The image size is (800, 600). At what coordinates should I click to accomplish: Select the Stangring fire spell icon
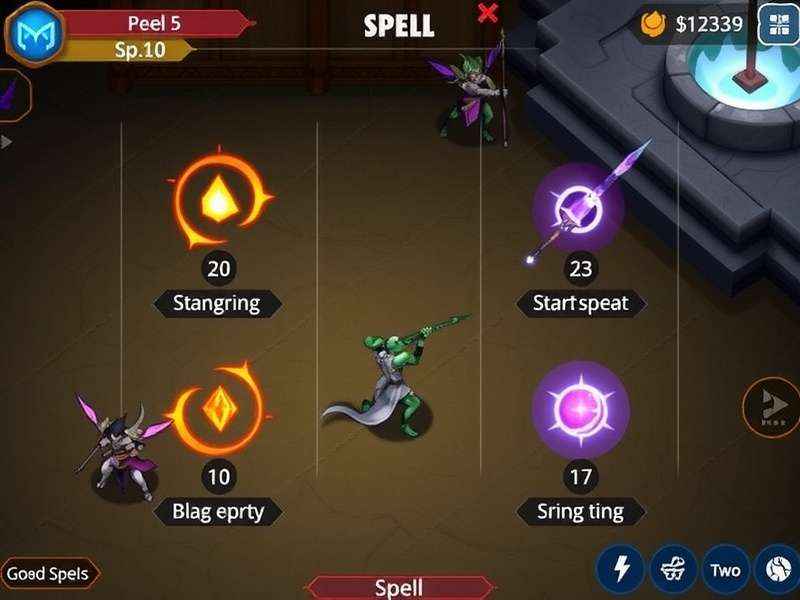pyautogui.click(x=218, y=201)
